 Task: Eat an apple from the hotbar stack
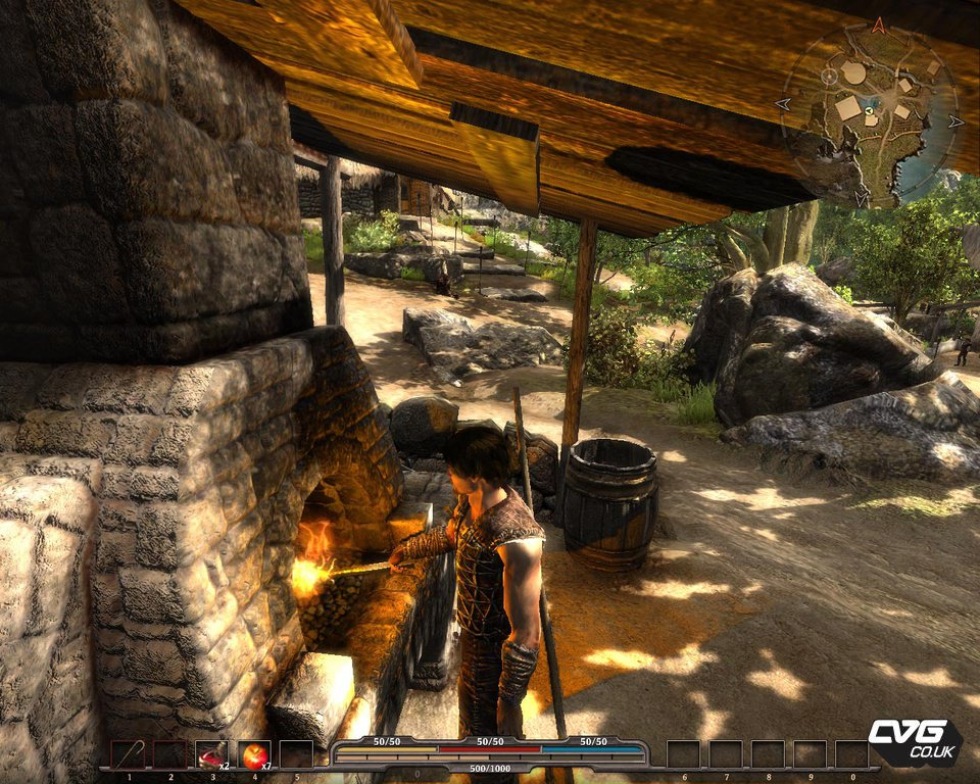(254, 754)
